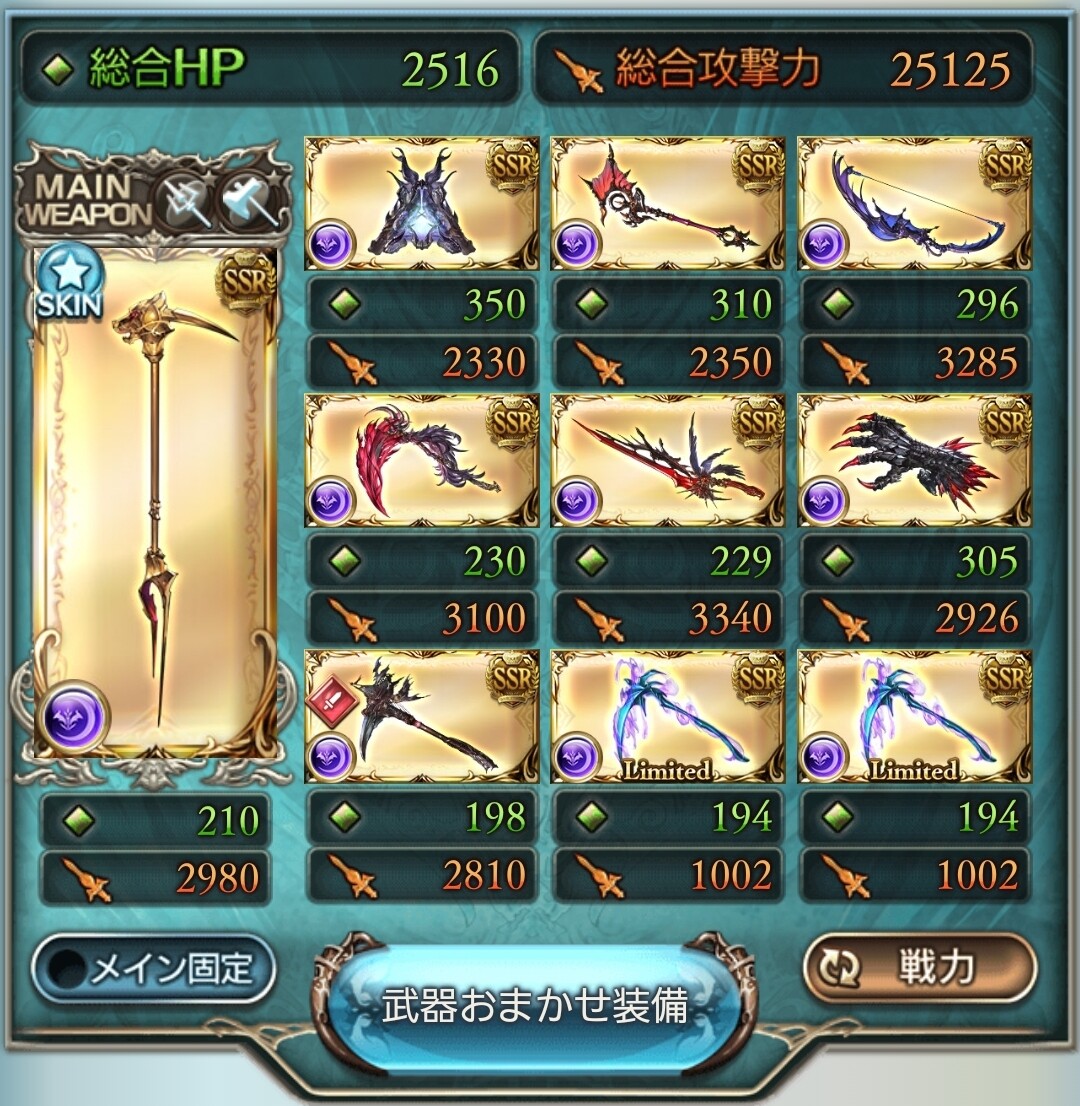The width and height of the screenshot is (1080, 1106).
Task: Select the black spiked axe weapon slot
Action: [x=421, y=716]
